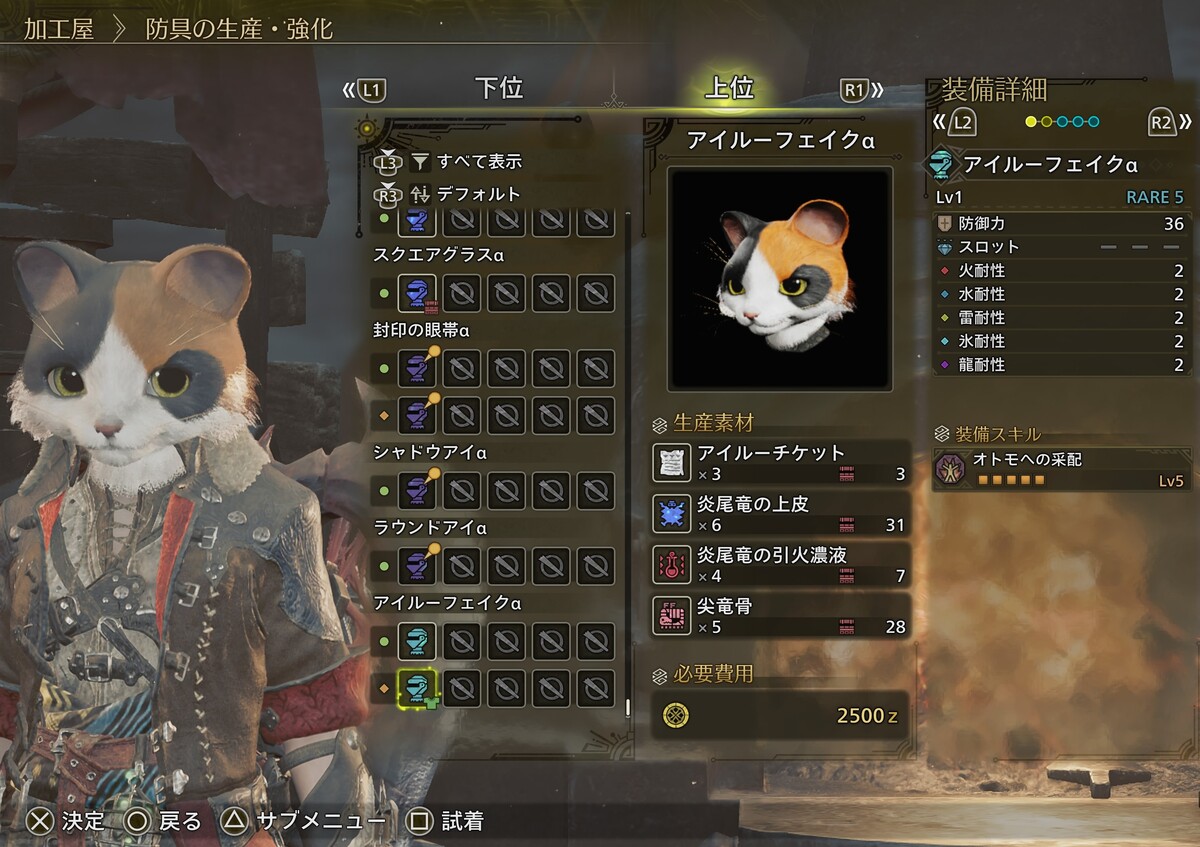Choose the 炎尾竜の引火濃液 material row
The image size is (1200, 847).
[780, 565]
